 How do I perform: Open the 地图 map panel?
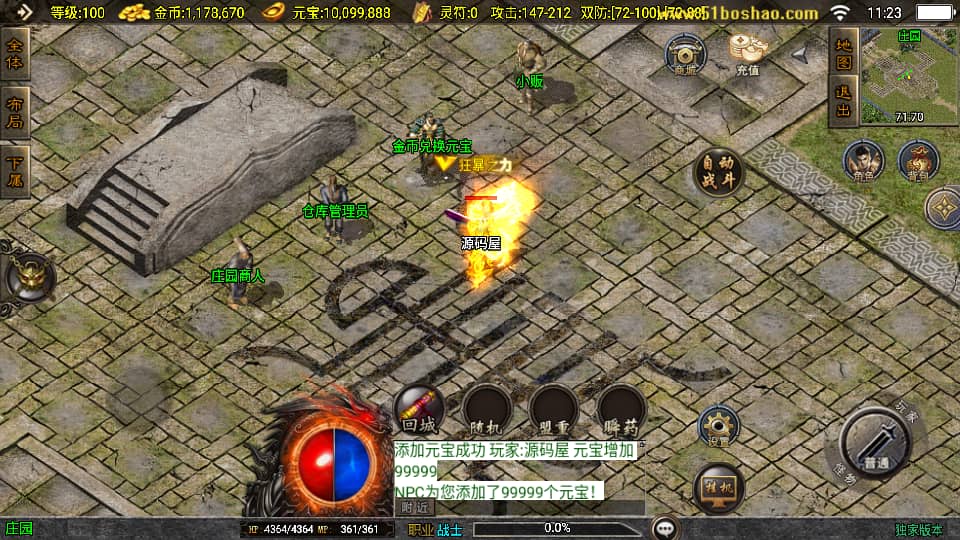coord(843,53)
